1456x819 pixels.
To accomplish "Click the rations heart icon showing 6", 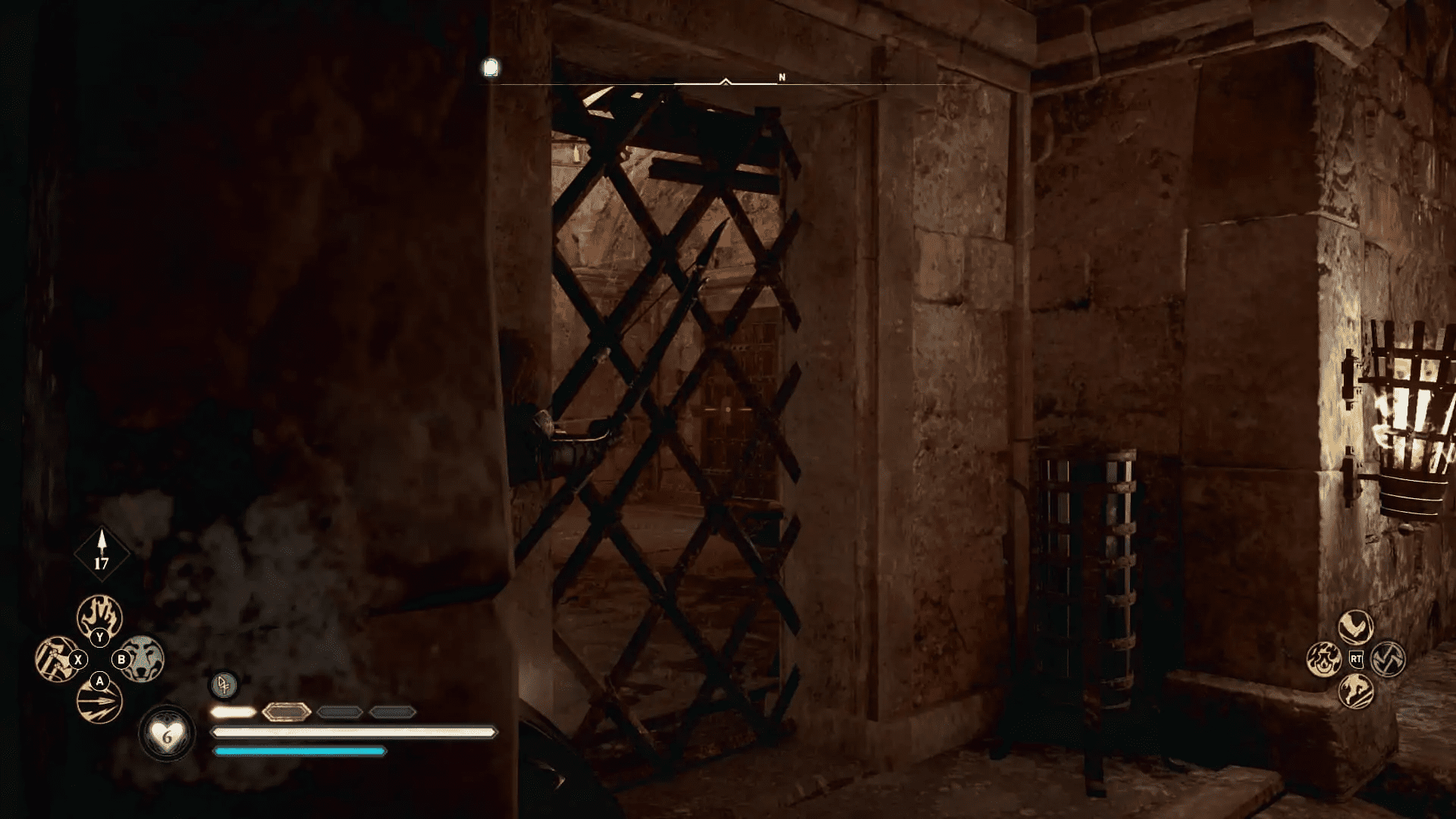I will pyautogui.click(x=168, y=734).
